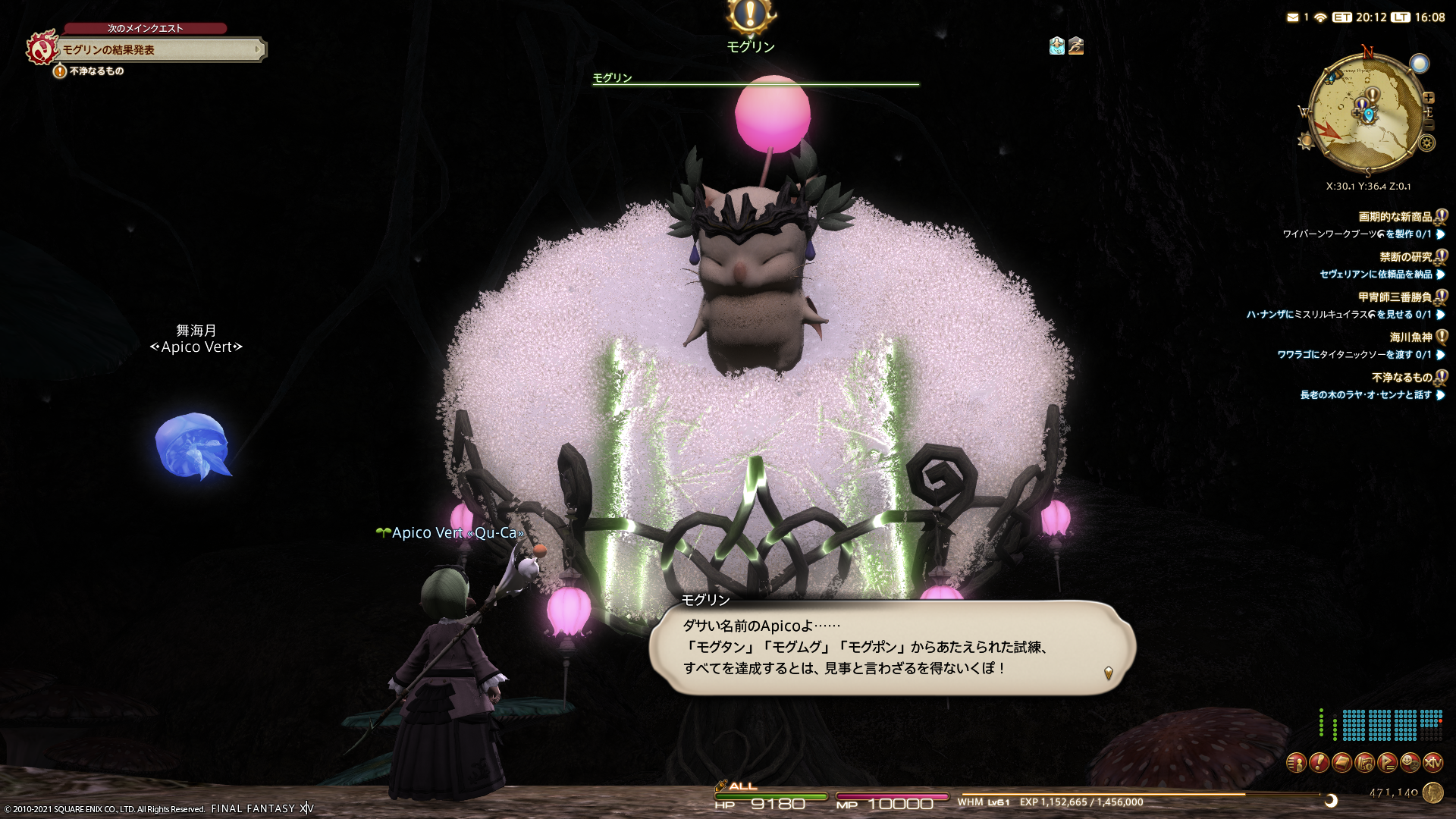Open the Duty menu exclamation icon

point(1319,762)
